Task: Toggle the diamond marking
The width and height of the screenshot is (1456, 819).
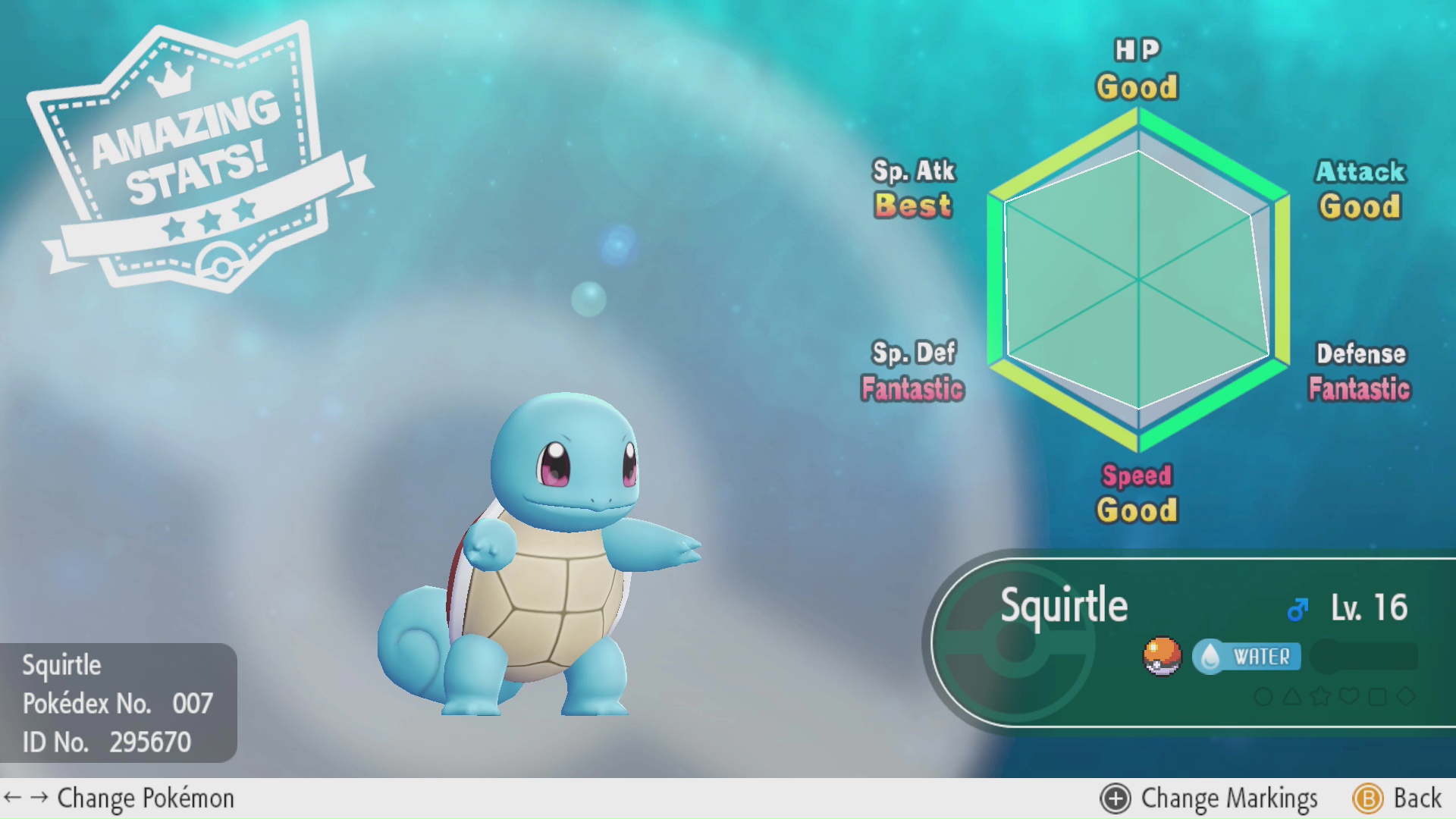Action: click(1406, 696)
